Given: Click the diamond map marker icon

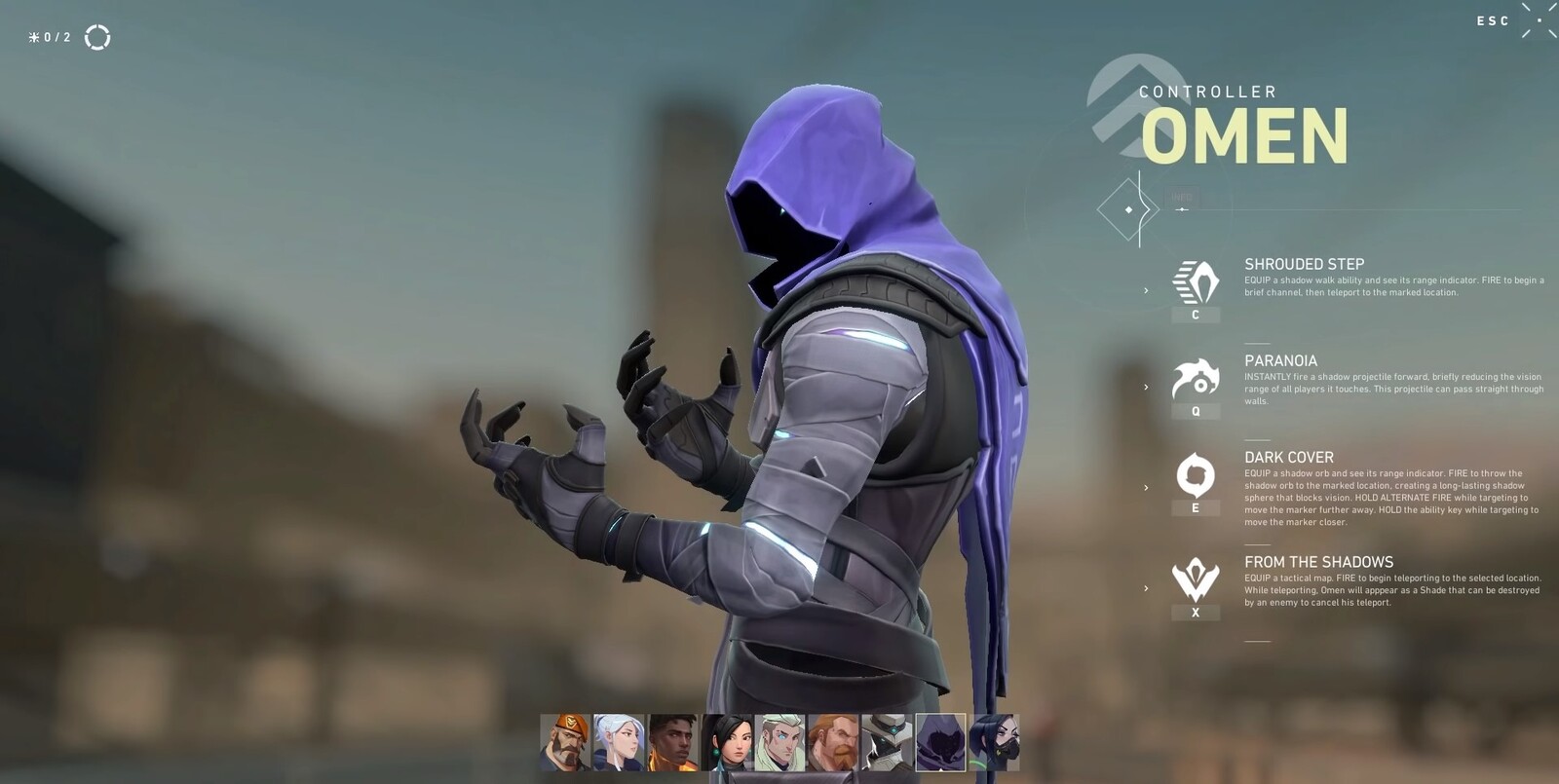Looking at the screenshot, I should (x=1128, y=209).
